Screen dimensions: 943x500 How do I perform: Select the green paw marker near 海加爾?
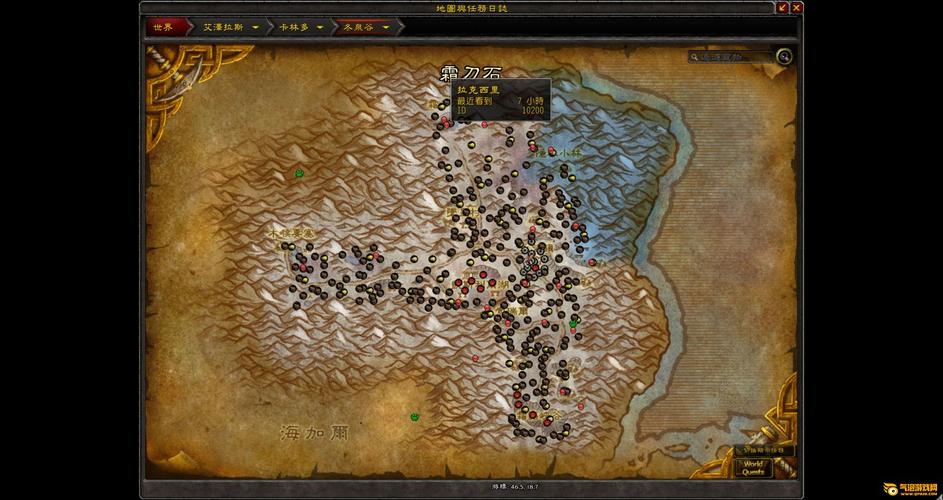(x=414, y=416)
